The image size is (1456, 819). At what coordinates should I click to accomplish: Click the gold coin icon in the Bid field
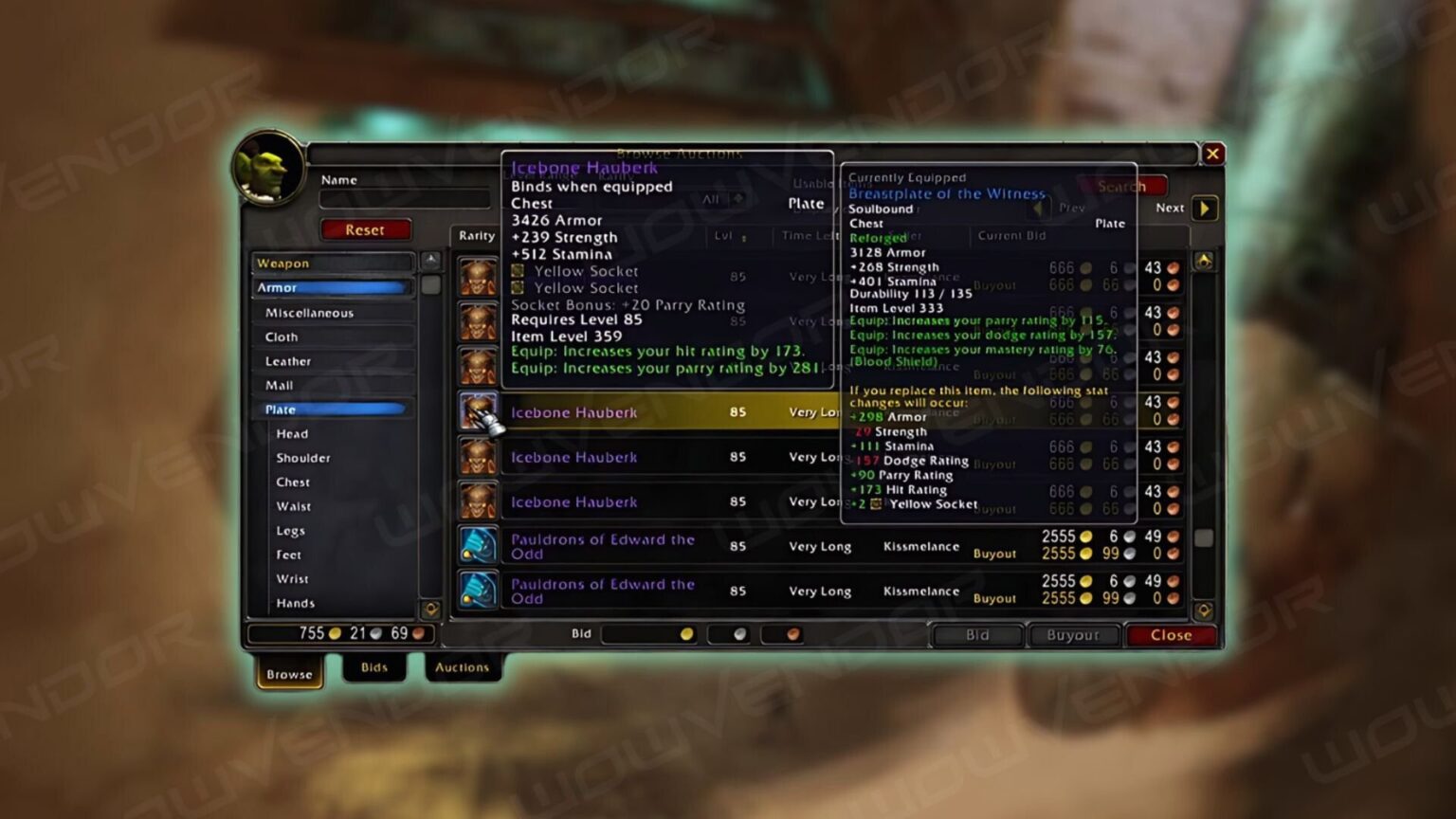click(x=686, y=634)
